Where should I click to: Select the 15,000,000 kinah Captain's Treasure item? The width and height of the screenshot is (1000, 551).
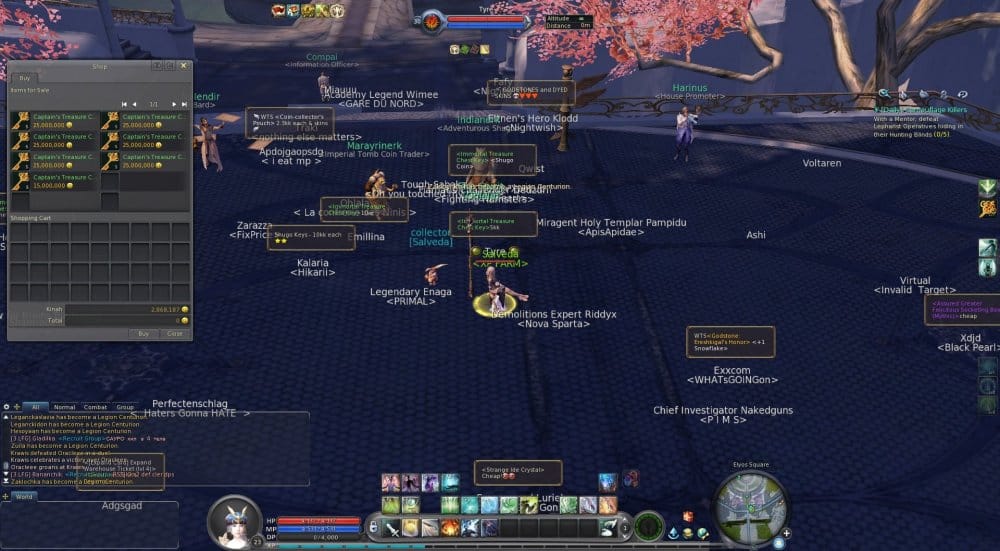pos(56,182)
